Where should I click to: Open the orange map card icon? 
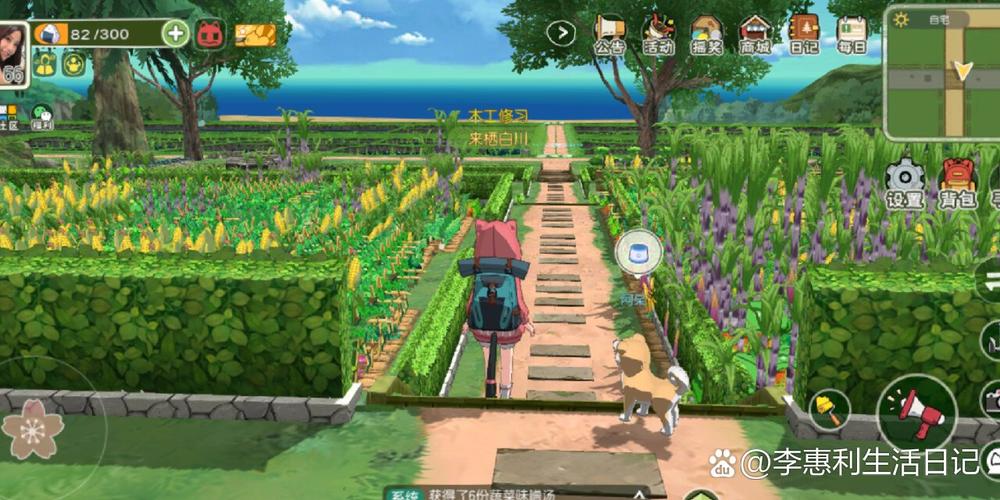(255, 35)
